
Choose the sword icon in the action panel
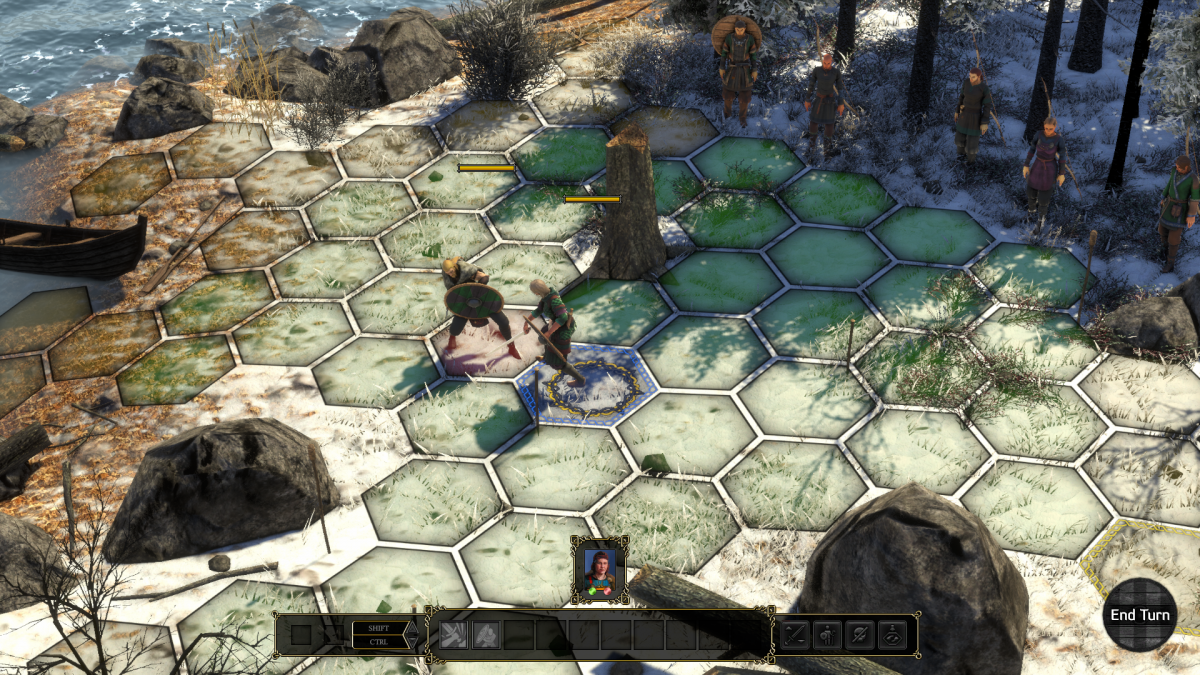795,634
